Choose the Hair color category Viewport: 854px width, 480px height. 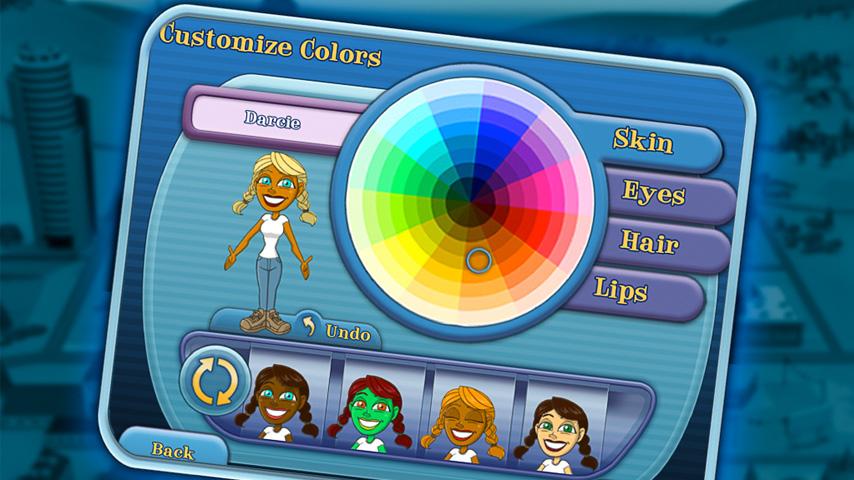(x=650, y=242)
